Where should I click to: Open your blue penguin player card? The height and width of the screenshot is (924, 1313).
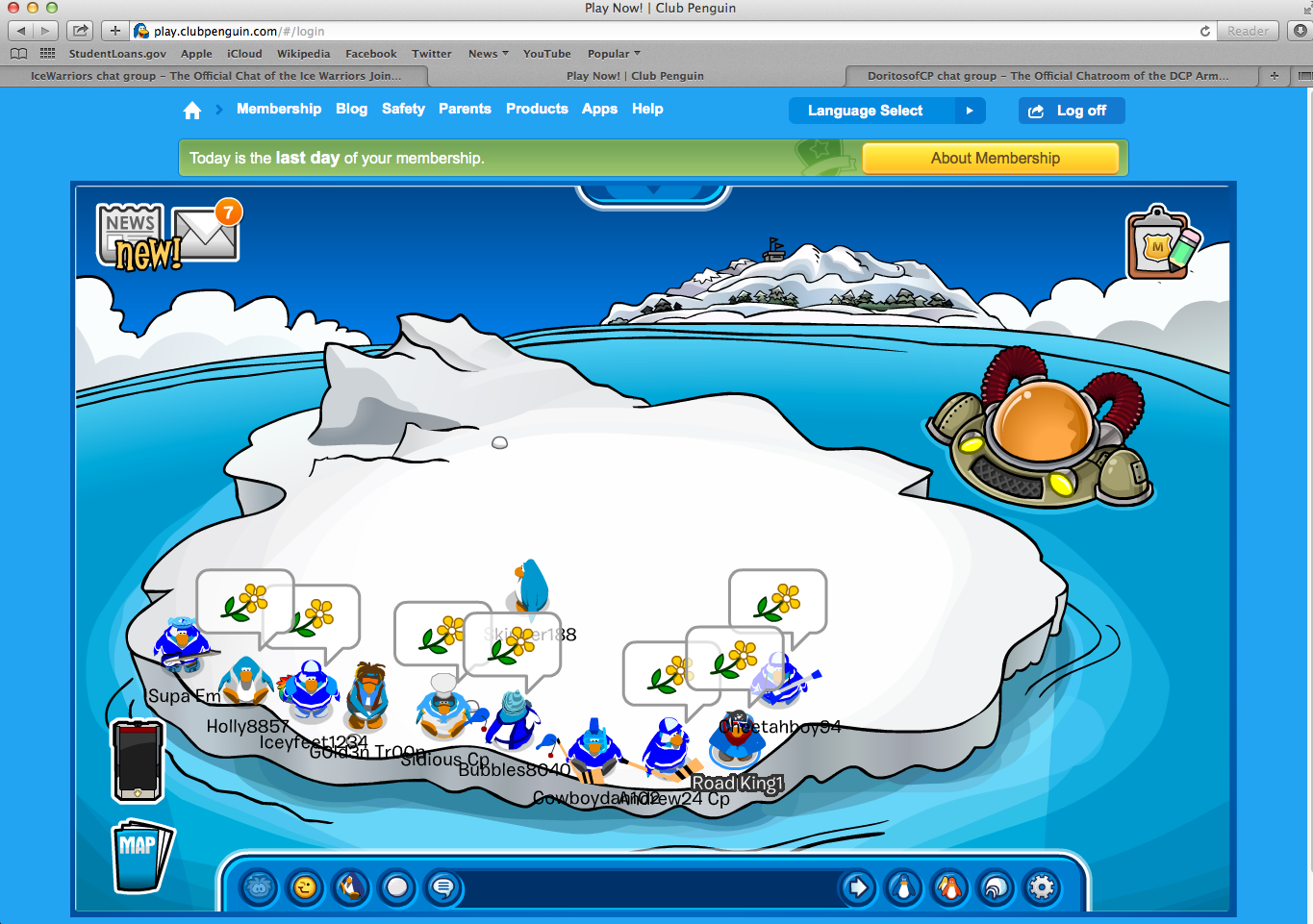(903, 887)
